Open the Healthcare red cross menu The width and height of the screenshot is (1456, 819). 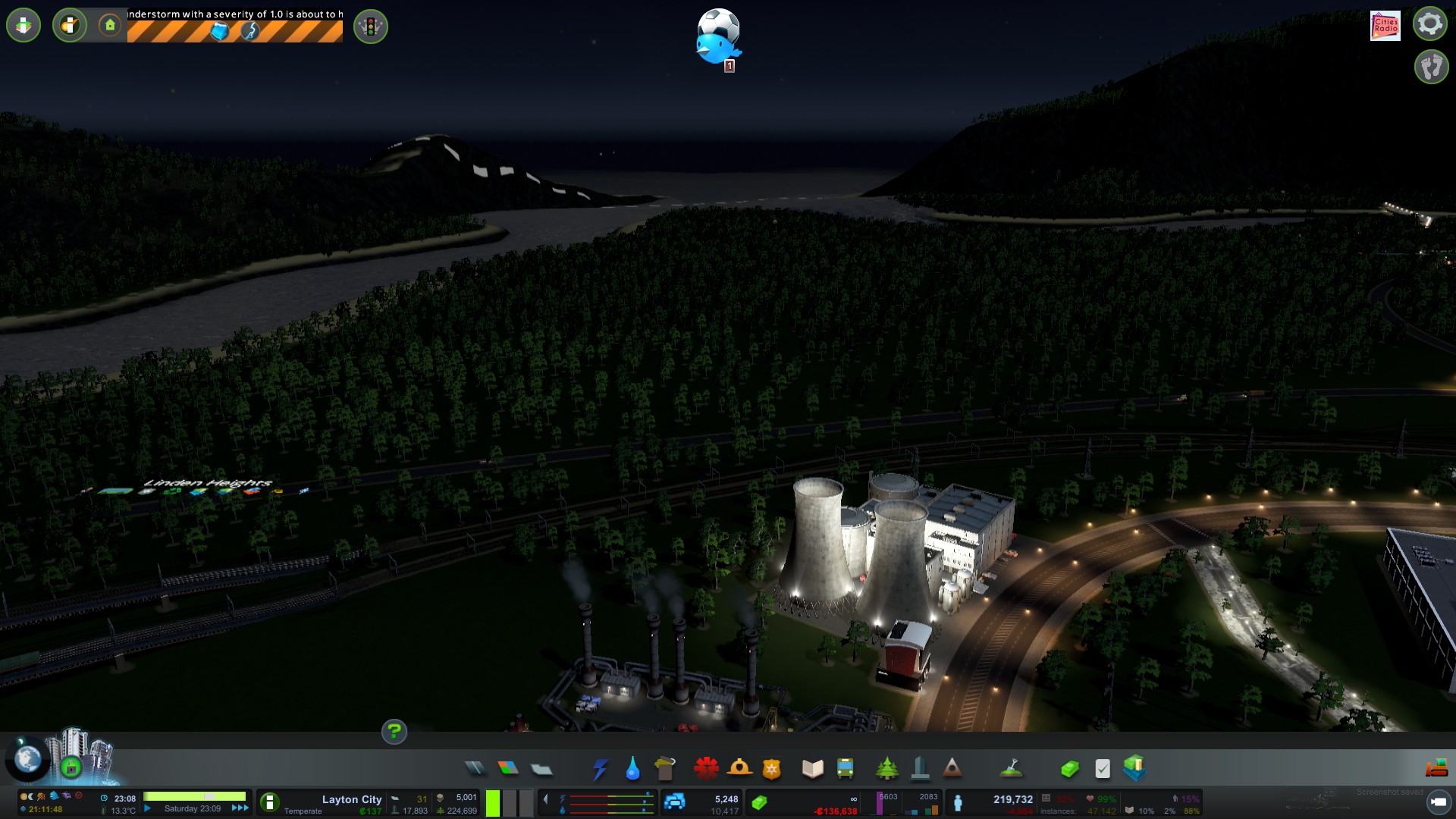click(706, 769)
